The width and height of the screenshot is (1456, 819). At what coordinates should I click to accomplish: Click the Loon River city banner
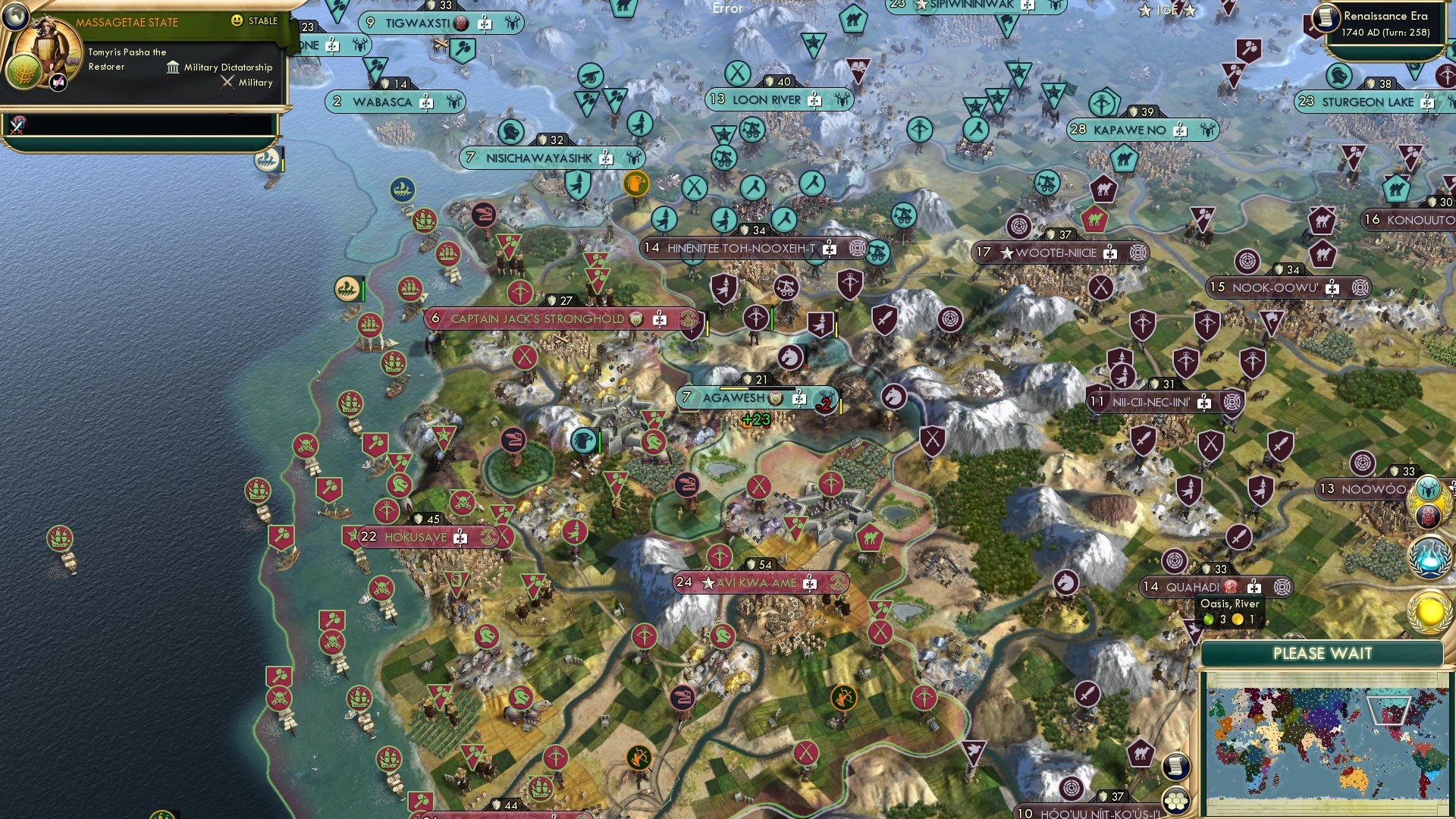[766, 99]
